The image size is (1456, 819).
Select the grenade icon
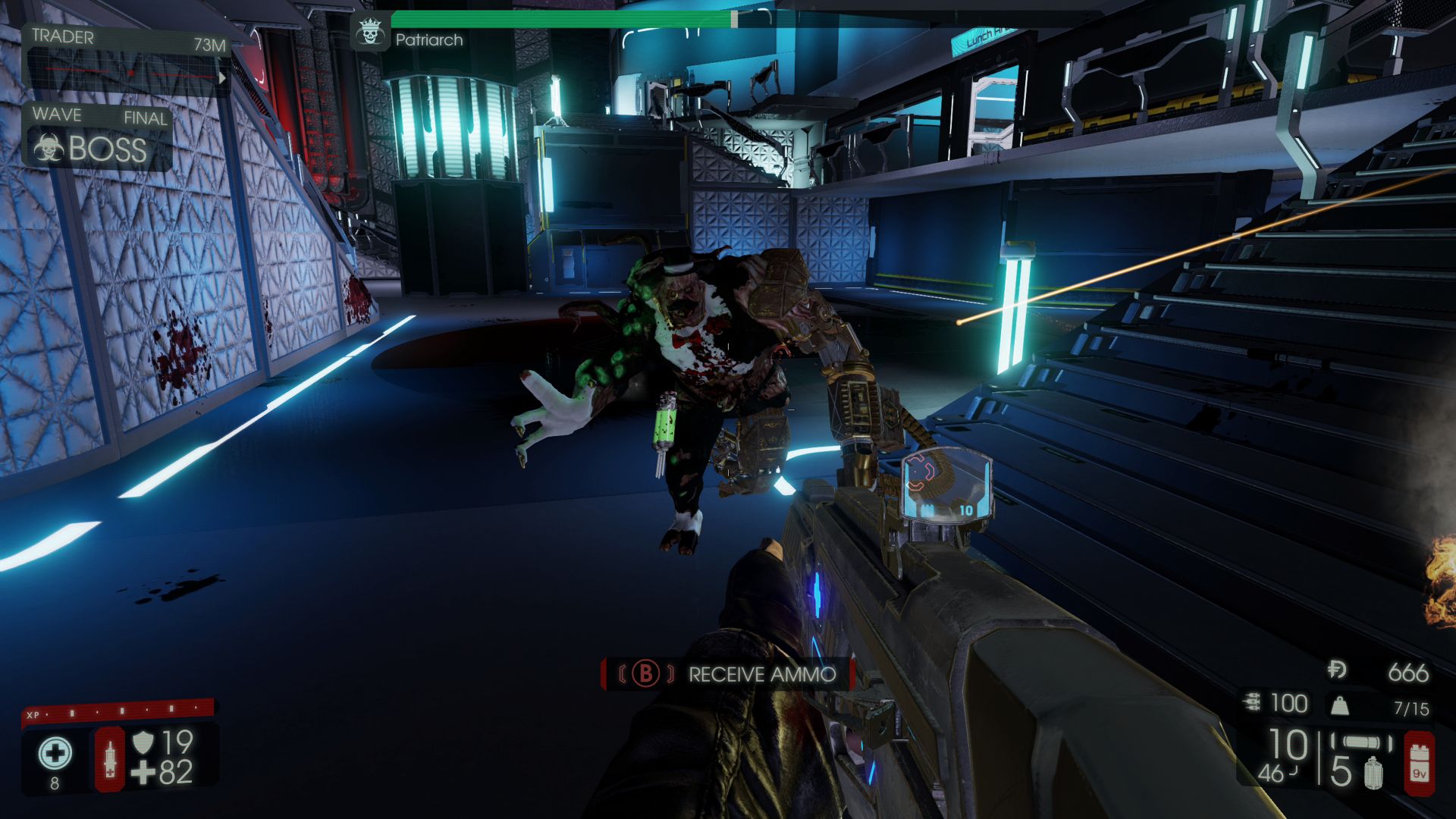[x=1373, y=773]
